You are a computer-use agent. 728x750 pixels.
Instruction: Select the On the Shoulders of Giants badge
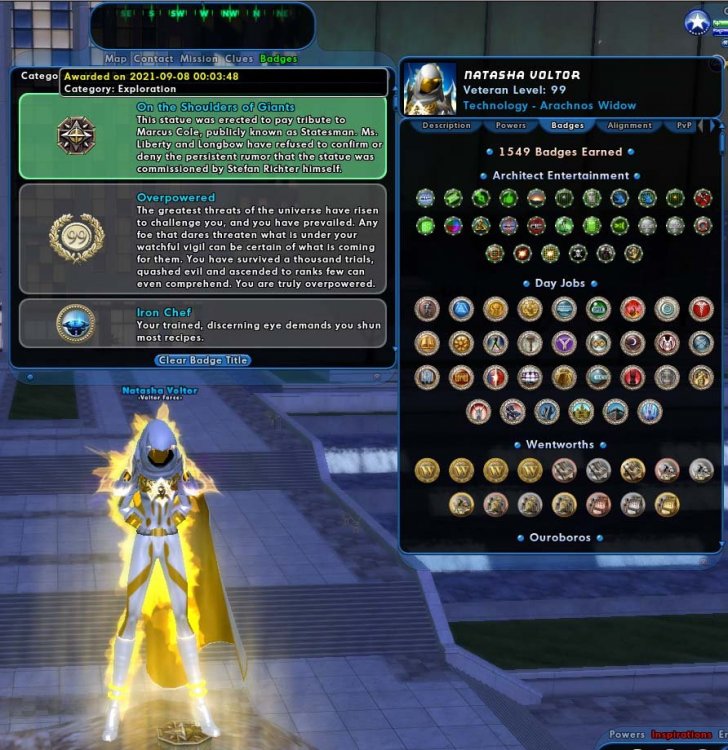[203, 137]
